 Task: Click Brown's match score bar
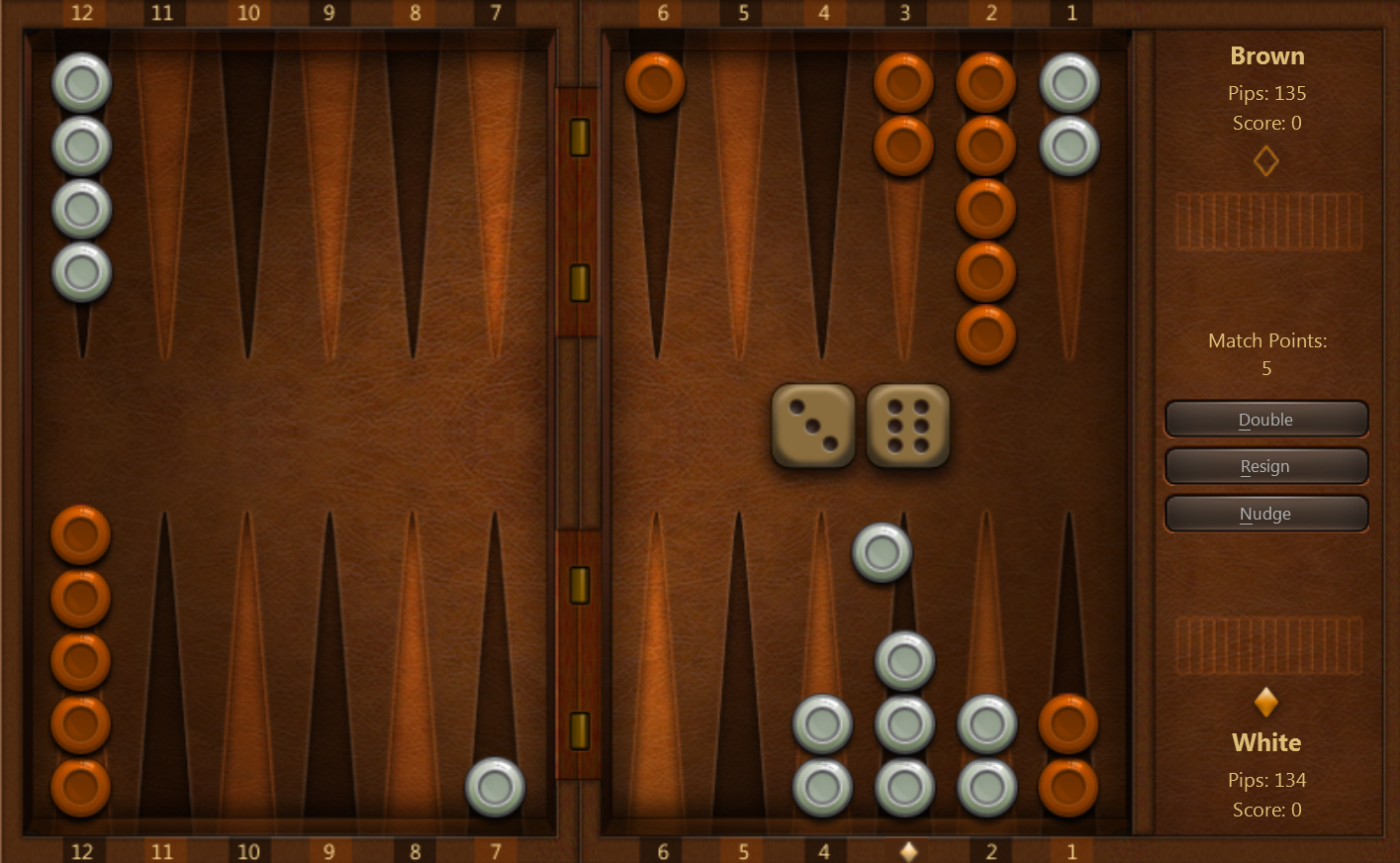coord(1268,221)
